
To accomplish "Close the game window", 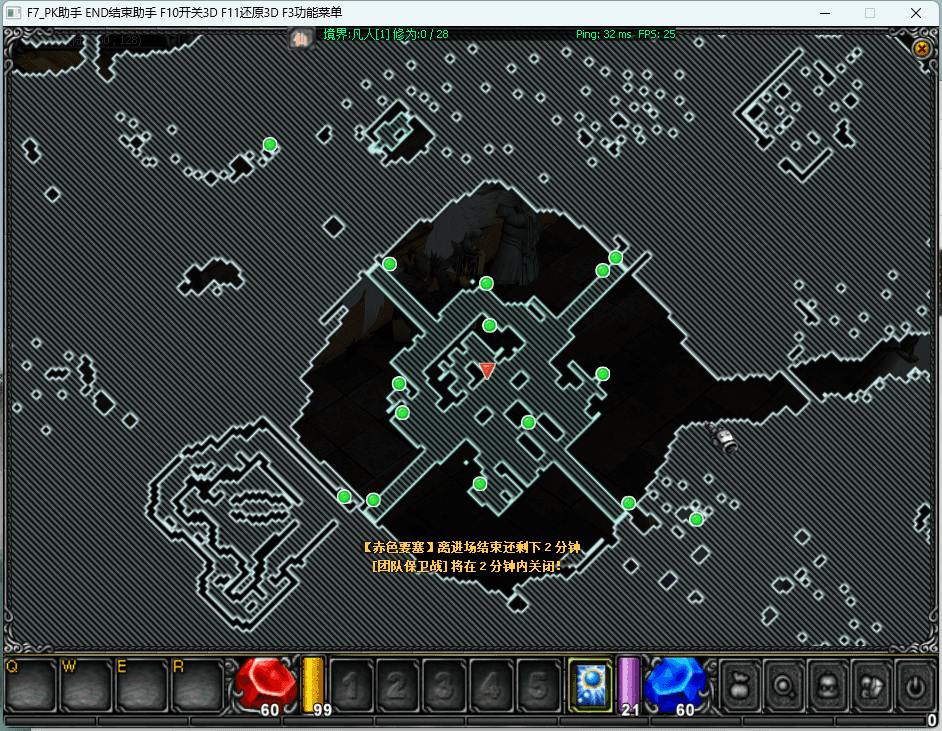I will [915, 13].
